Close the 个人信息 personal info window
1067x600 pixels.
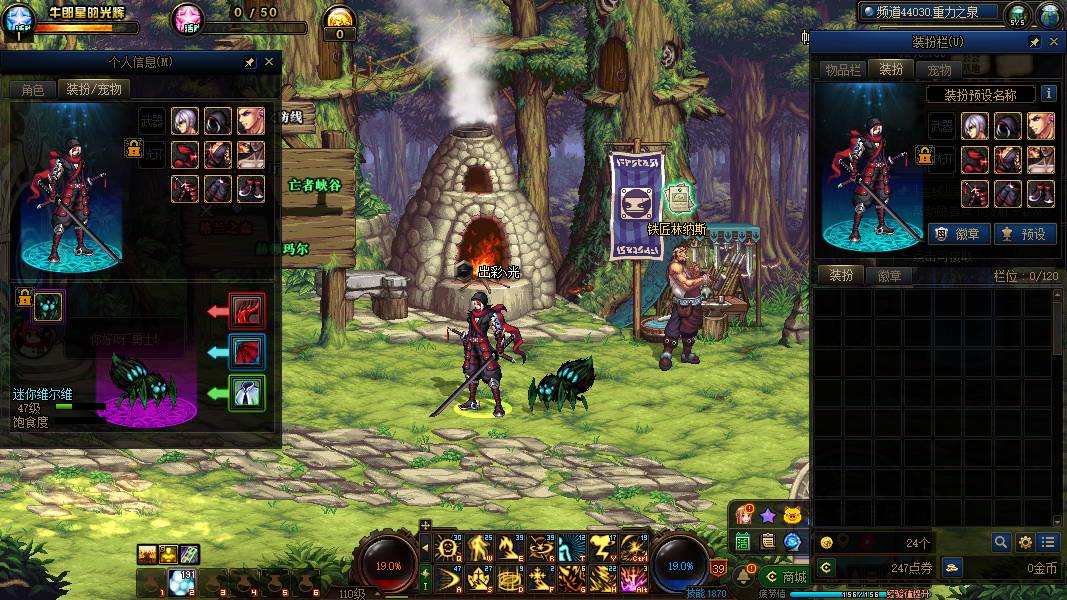click(x=268, y=62)
